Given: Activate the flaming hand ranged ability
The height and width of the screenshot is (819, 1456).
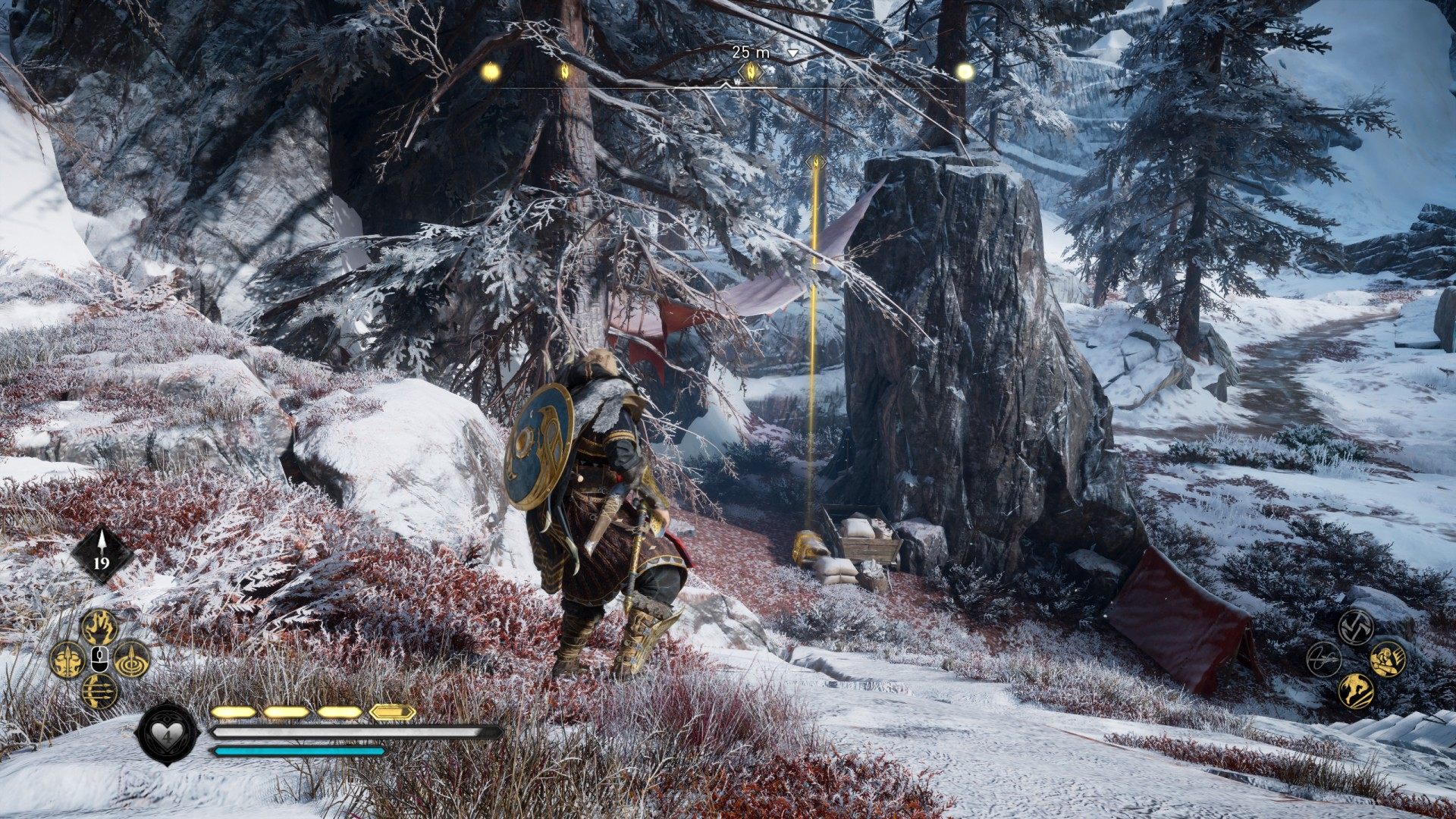Looking at the screenshot, I should 99,627.
